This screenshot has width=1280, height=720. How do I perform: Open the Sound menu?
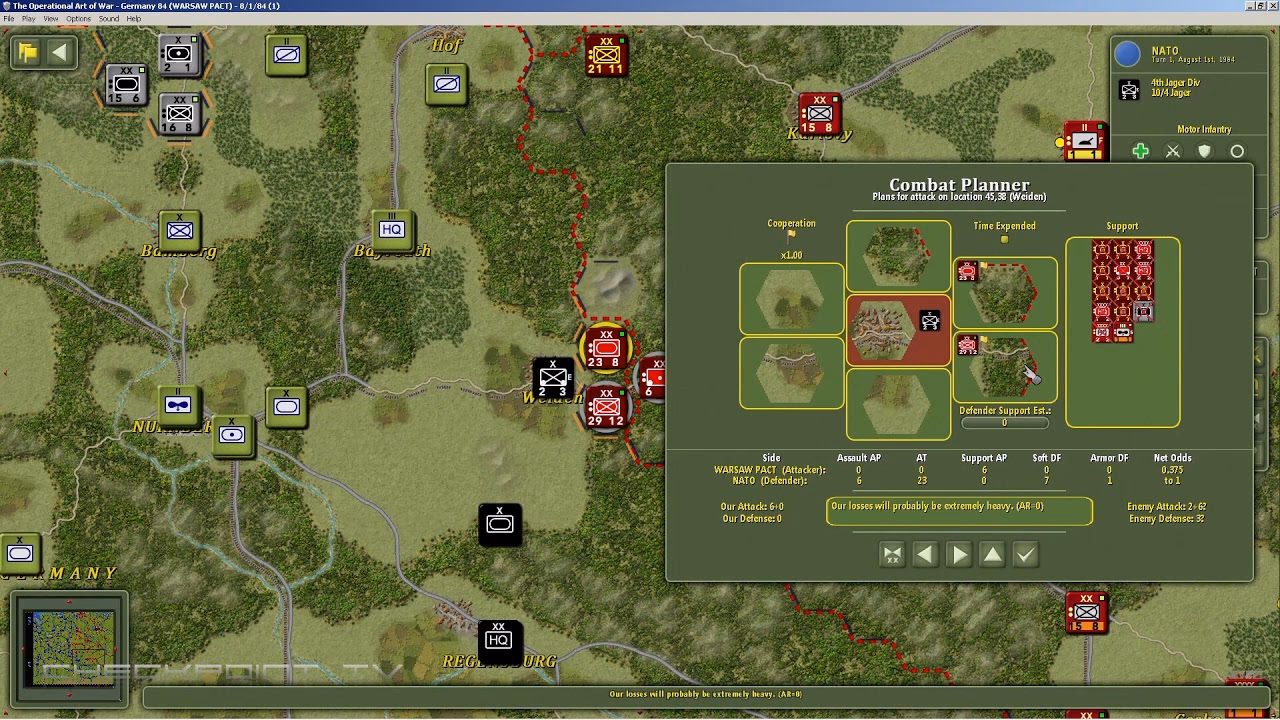(x=109, y=18)
